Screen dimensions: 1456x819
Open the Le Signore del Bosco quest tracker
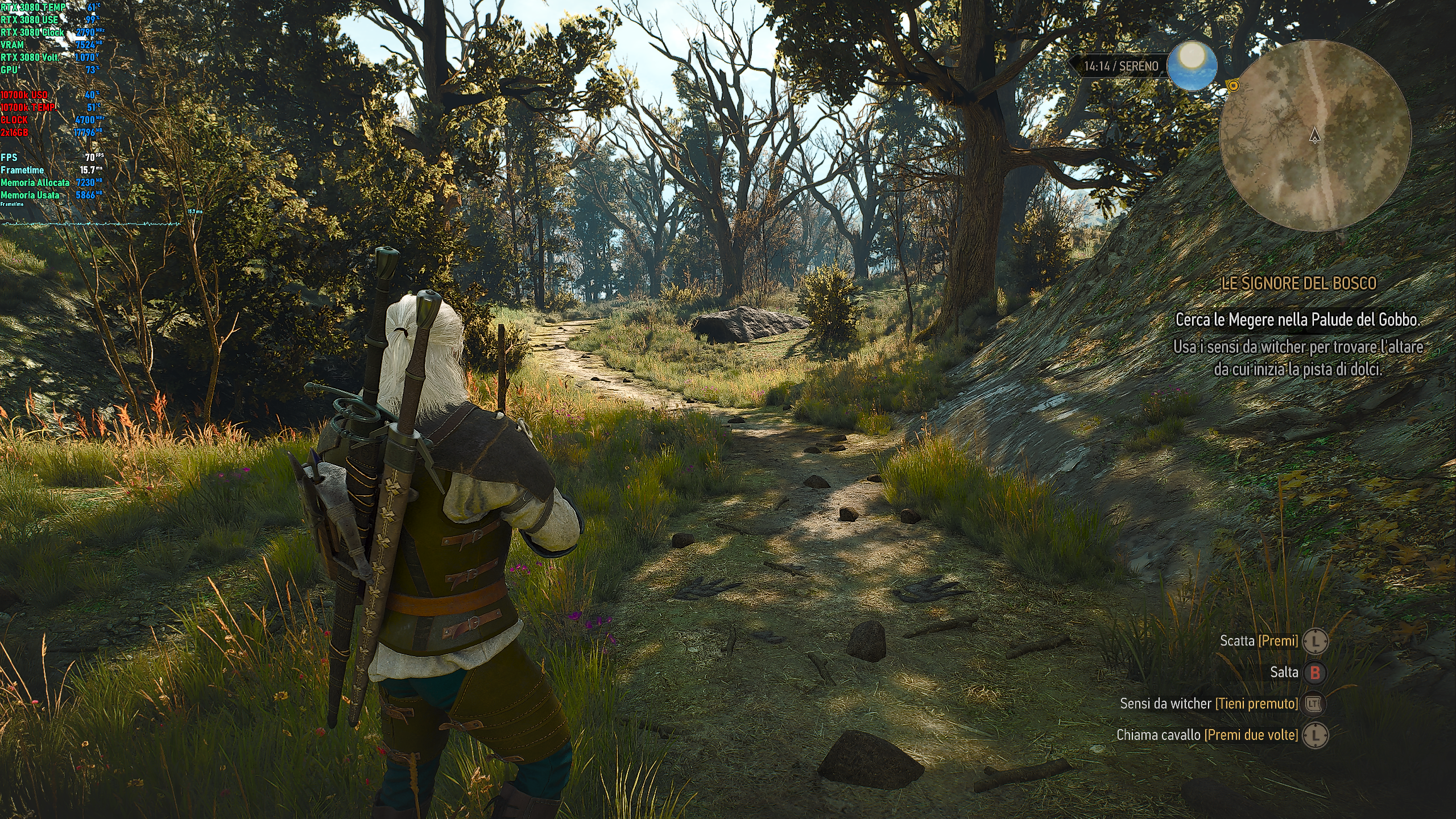coord(1298,284)
